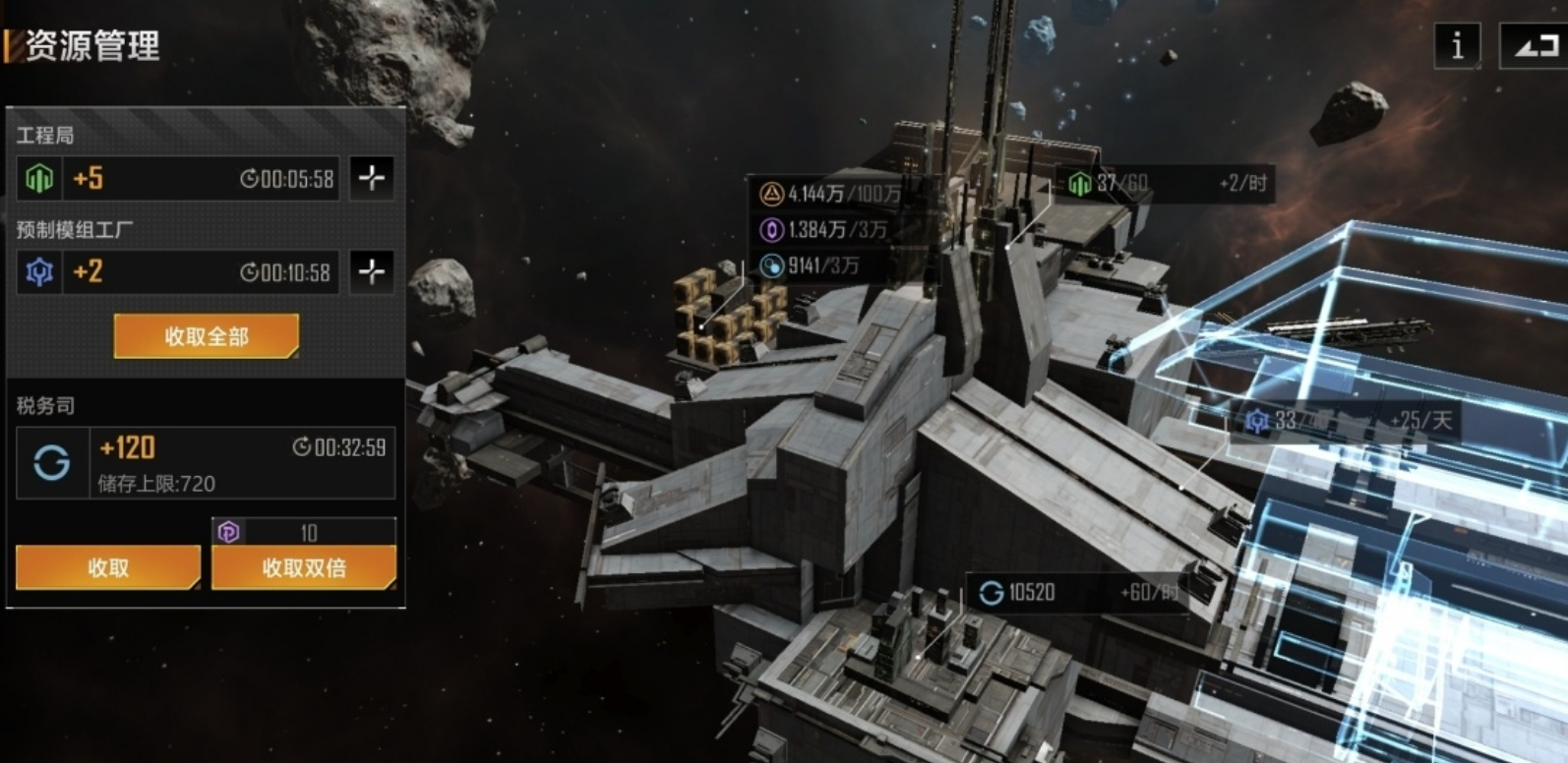Click the speed-up button for 预制模组工厂
1568x763 pixels.
(371, 271)
